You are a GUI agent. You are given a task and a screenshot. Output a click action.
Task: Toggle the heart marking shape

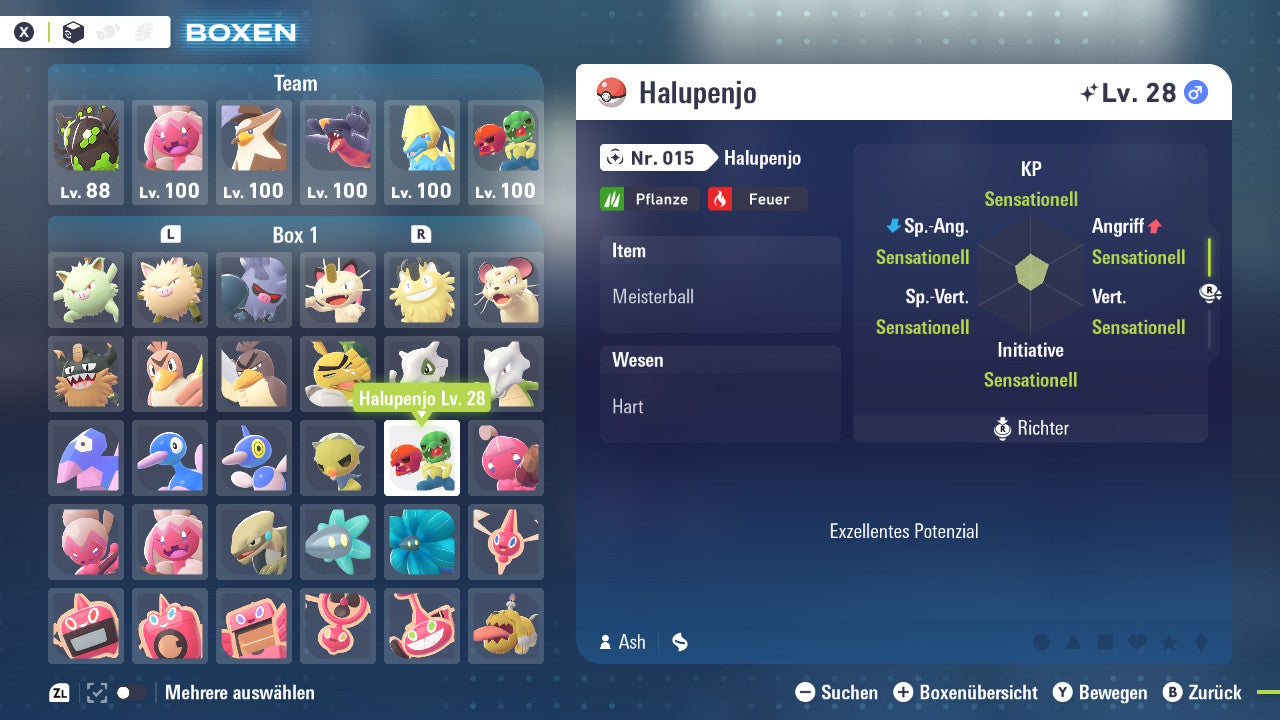1137,641
